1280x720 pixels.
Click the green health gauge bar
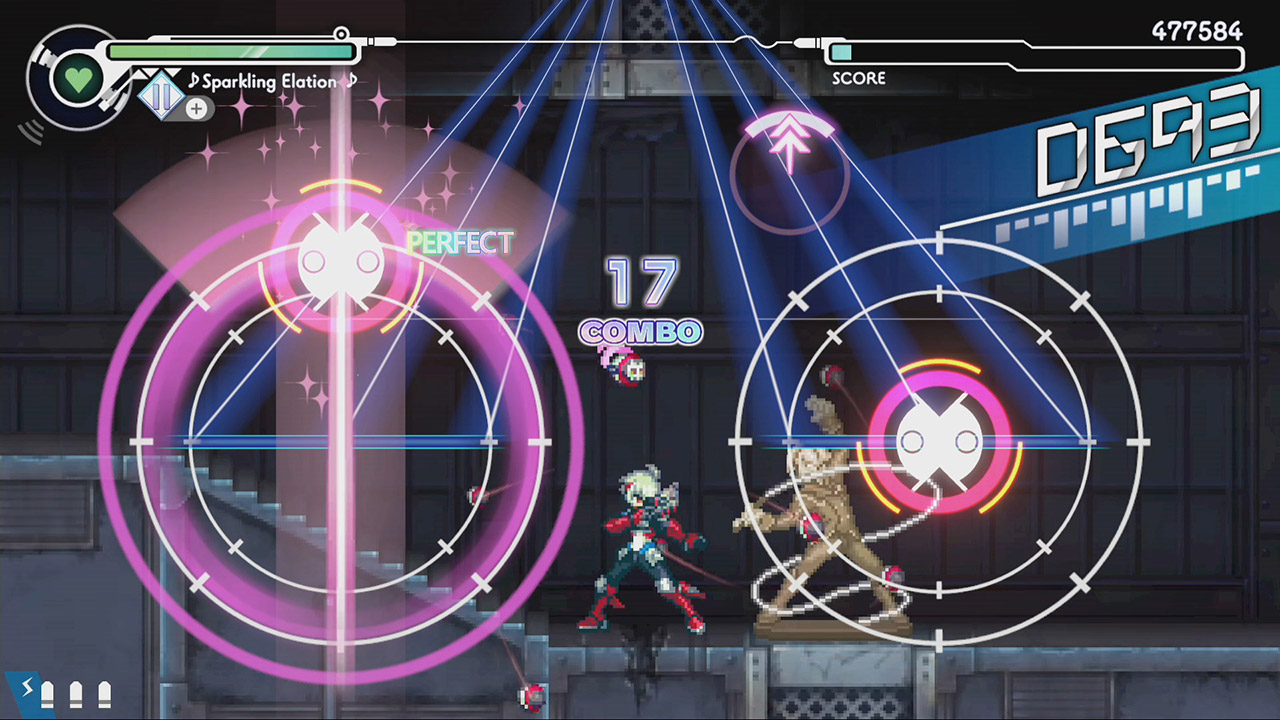coord(230,48)
